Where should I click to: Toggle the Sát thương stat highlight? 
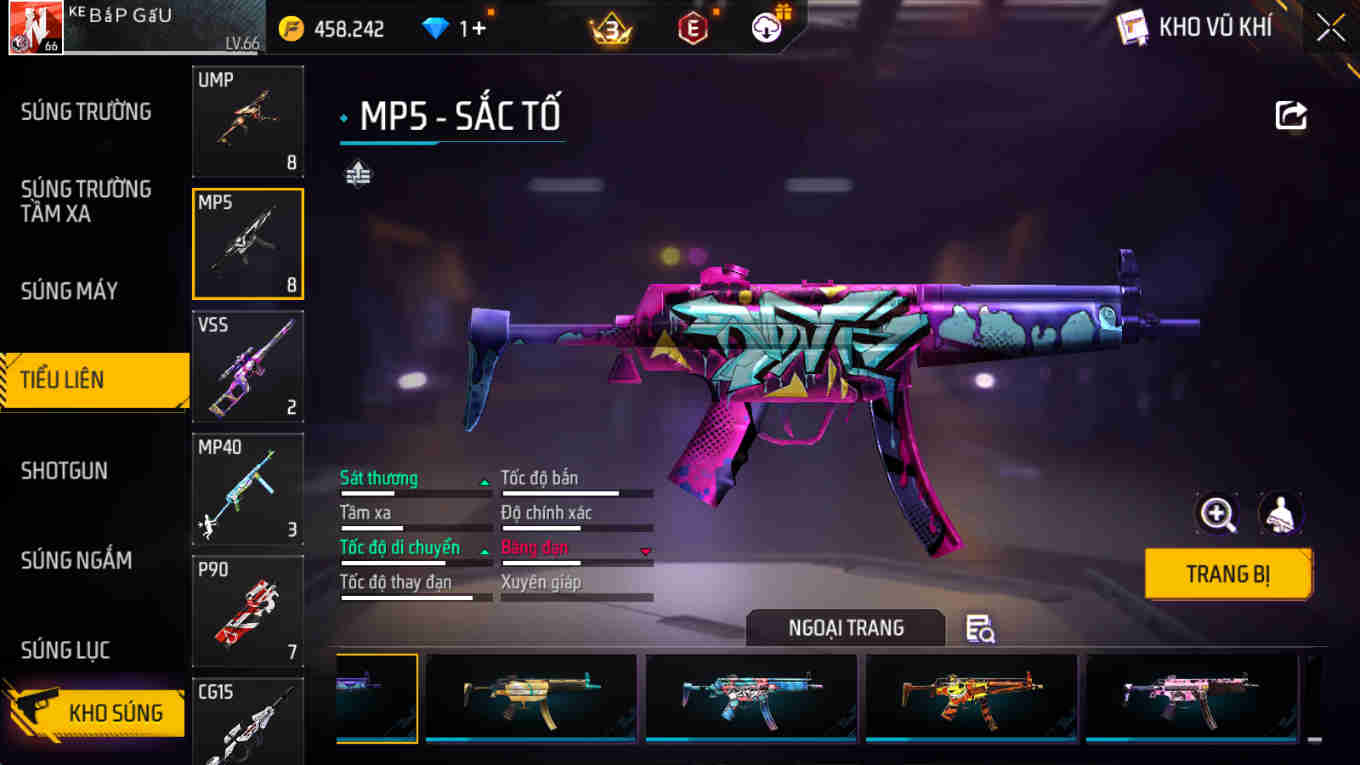pyautogui.click(x=380, y=478)
